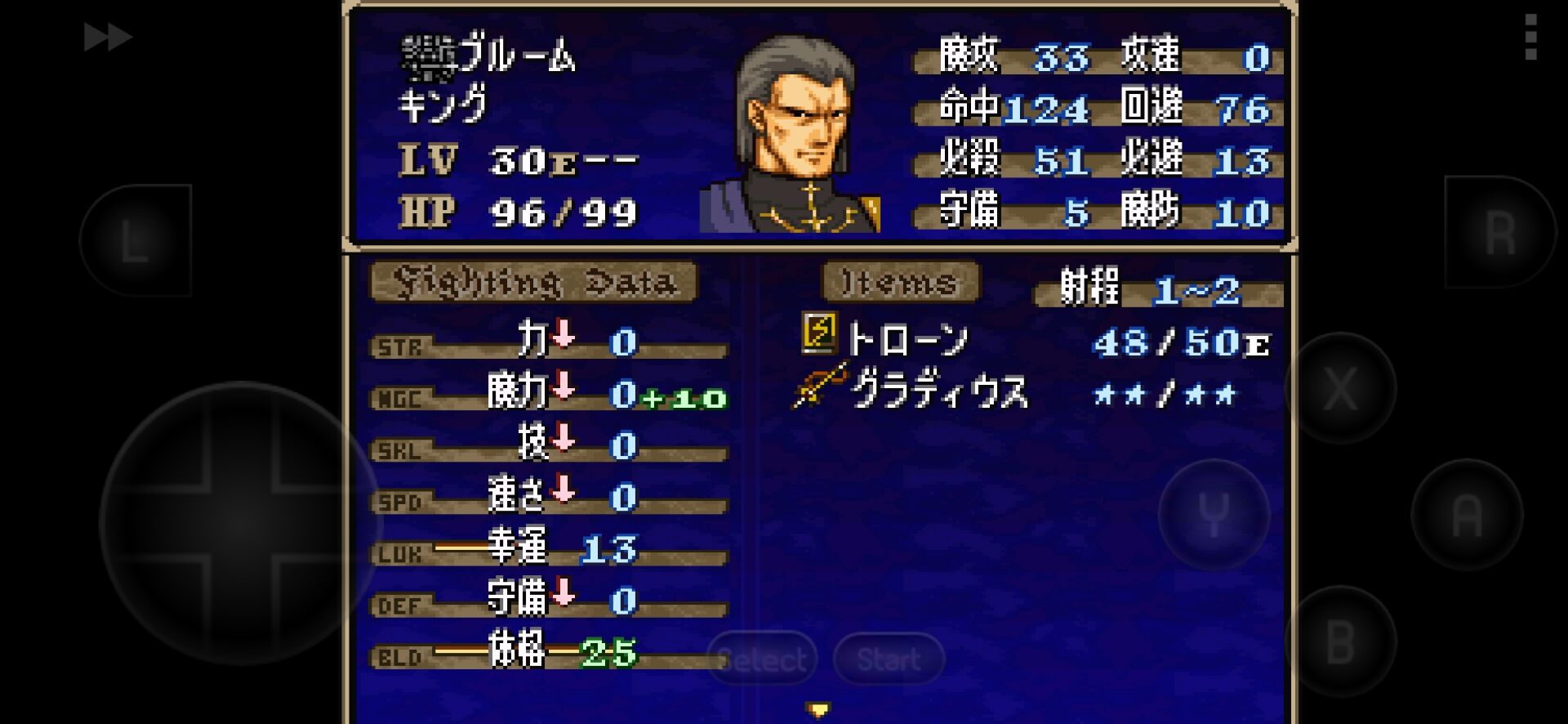Tap the L shoulder button overlay
The image size is (1568, 724).
[136, 240]
